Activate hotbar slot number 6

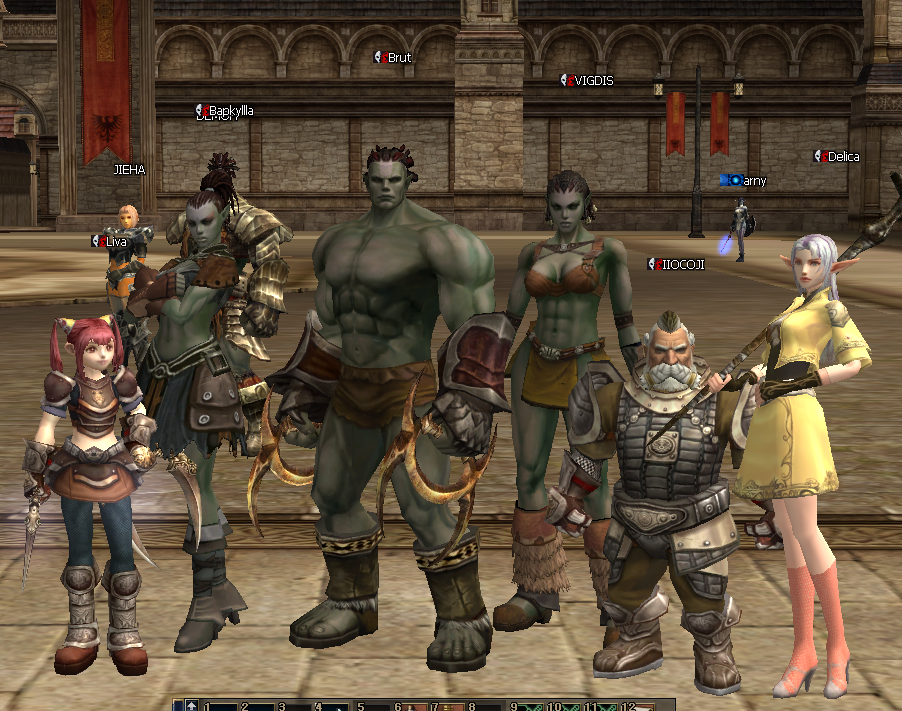coord(410,706)
